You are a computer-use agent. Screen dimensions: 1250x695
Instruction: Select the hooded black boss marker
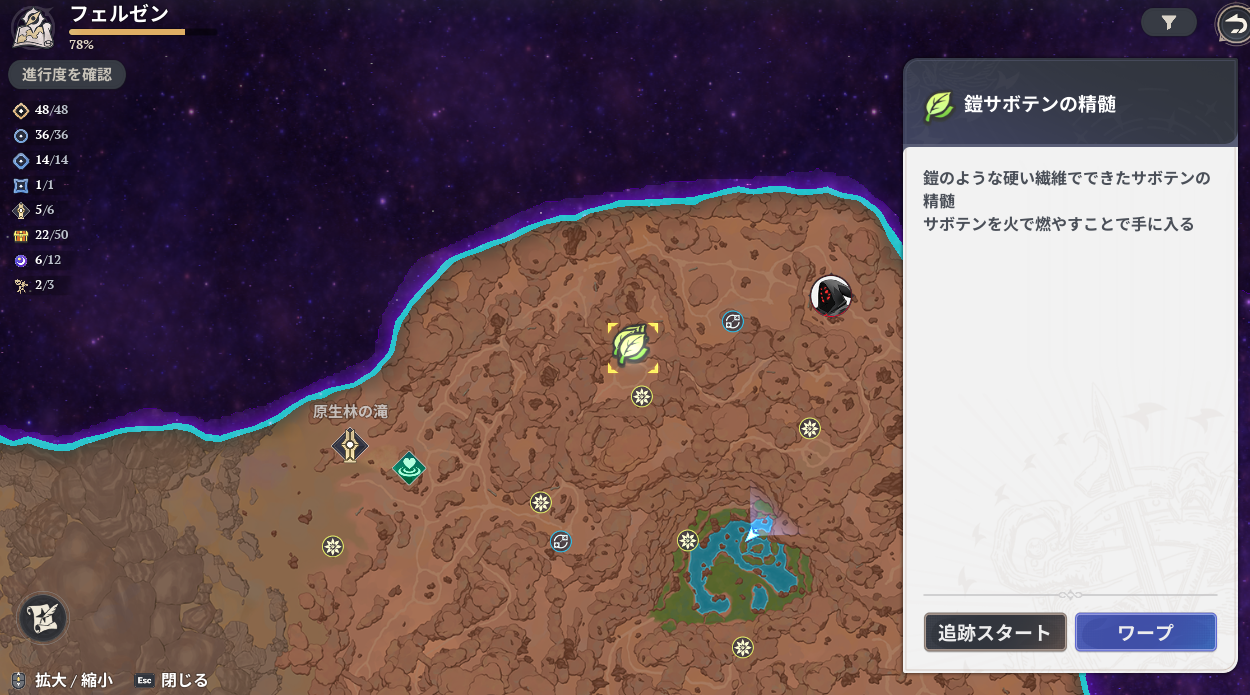[830, 296]
